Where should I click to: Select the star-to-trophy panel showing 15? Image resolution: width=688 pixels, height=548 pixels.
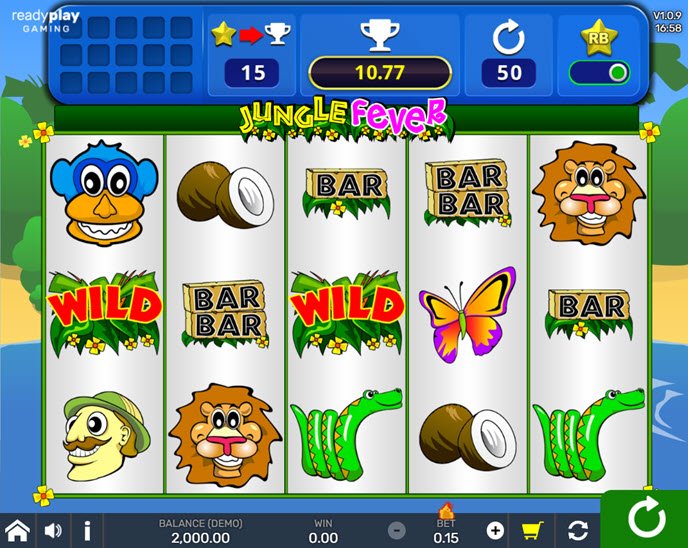[x=252, y=55]
